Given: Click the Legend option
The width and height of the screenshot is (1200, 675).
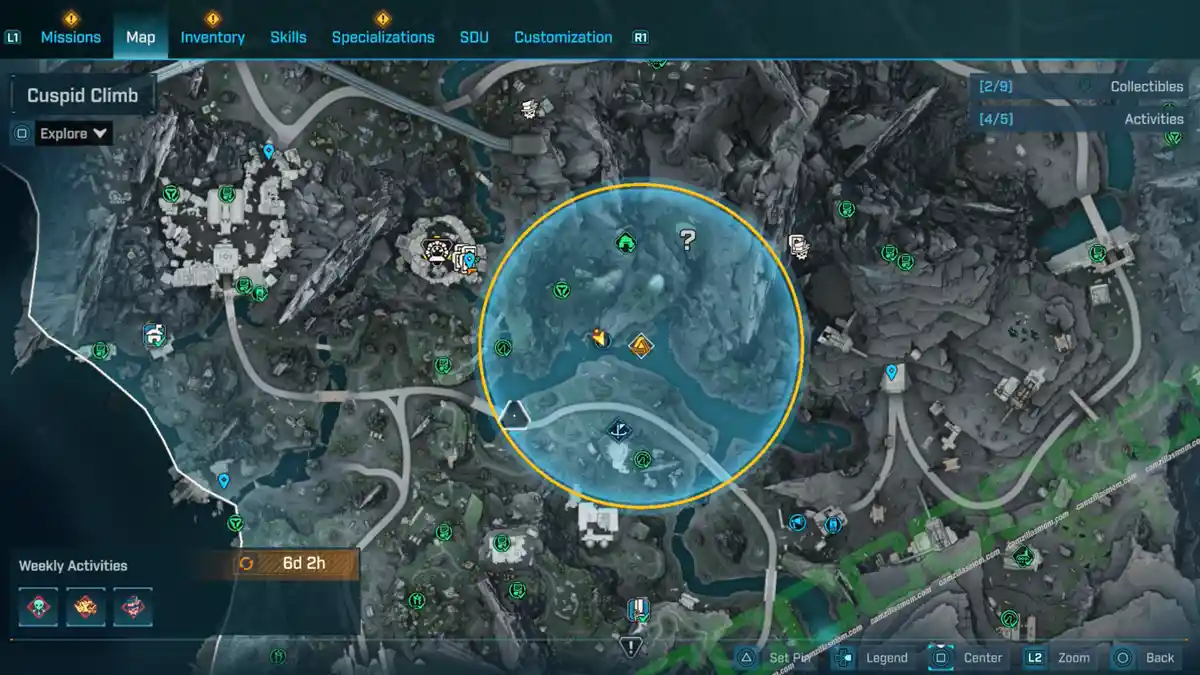Looking at the screenshot, I should (873, 657).
